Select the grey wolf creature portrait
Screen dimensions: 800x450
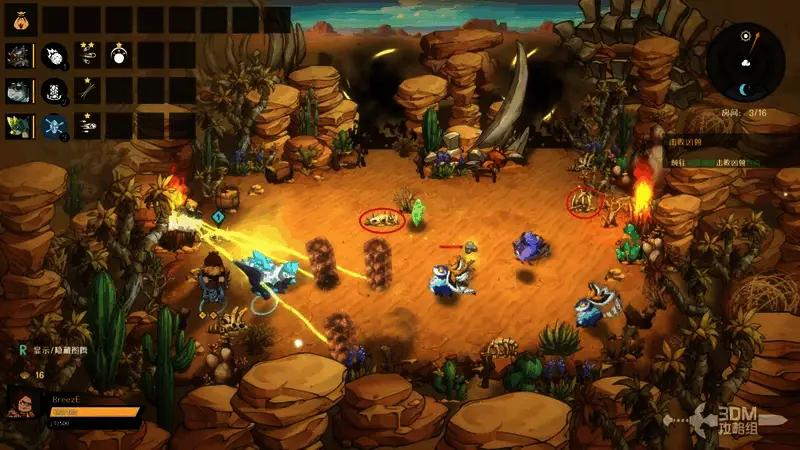20,91
